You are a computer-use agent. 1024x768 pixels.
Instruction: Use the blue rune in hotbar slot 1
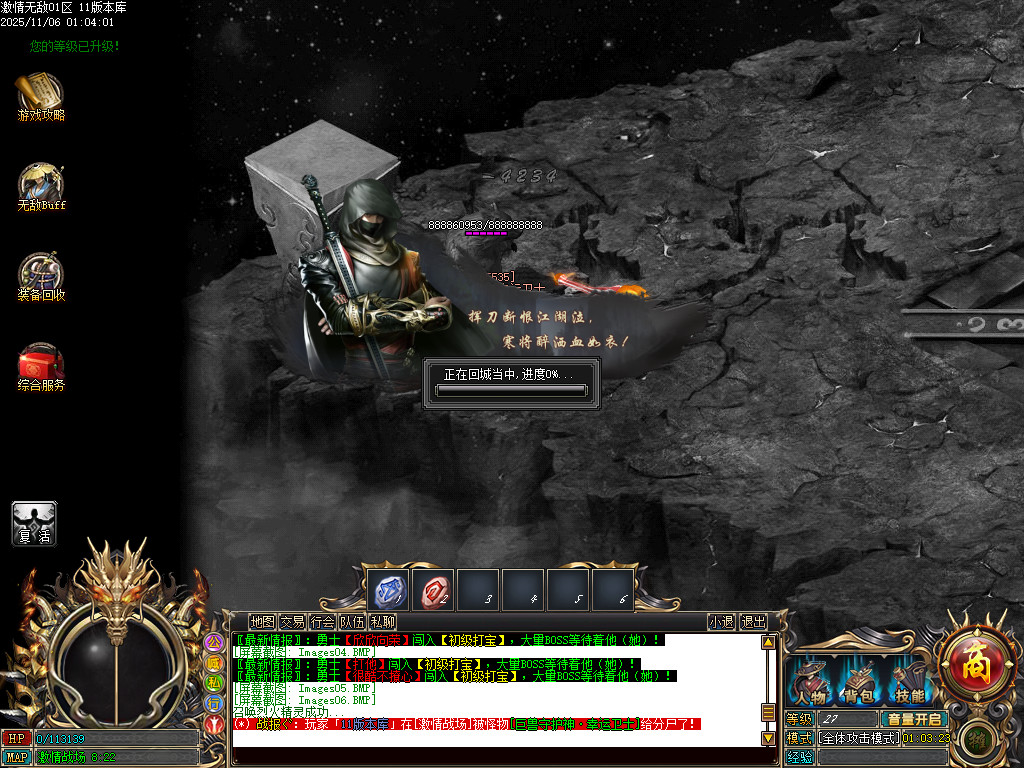coord(389,591)
